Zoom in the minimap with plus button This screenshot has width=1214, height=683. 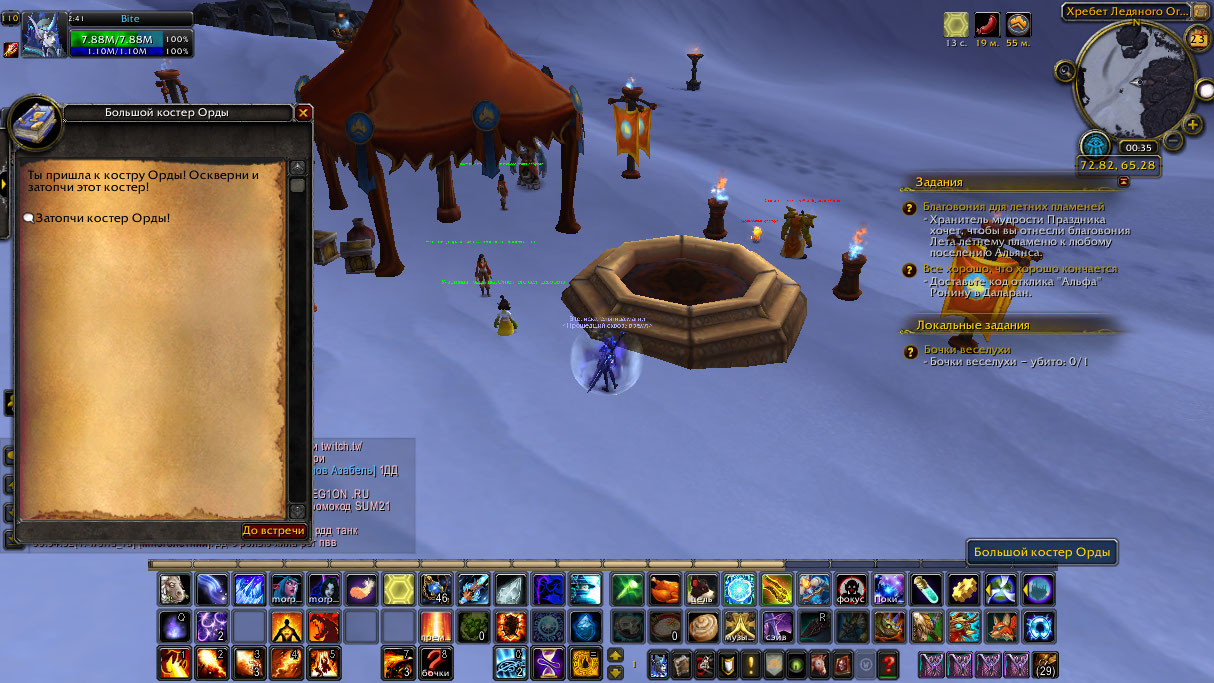1193,125
